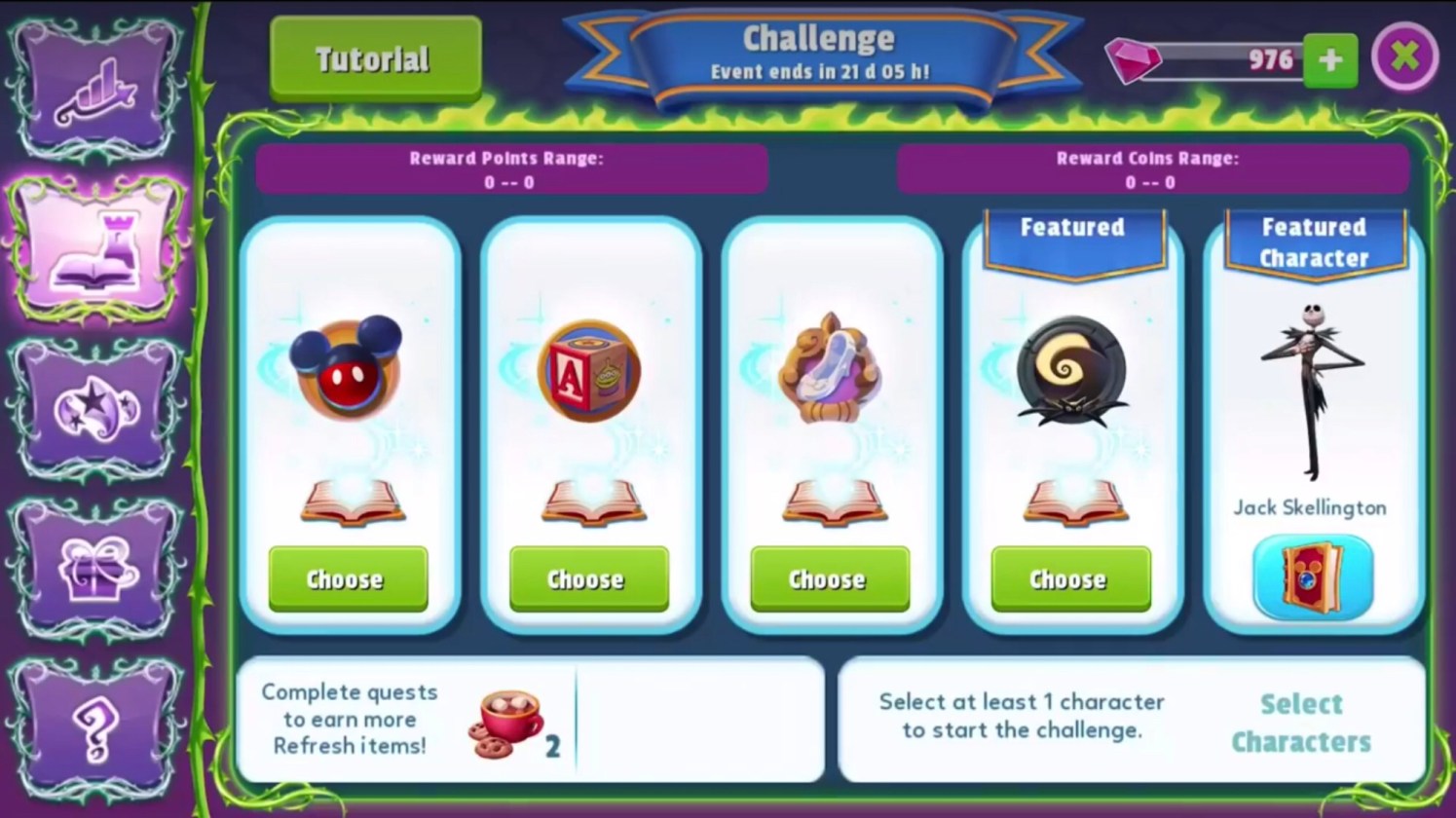Open the Tutorial

pyautogui.click(x=375, y=59)
